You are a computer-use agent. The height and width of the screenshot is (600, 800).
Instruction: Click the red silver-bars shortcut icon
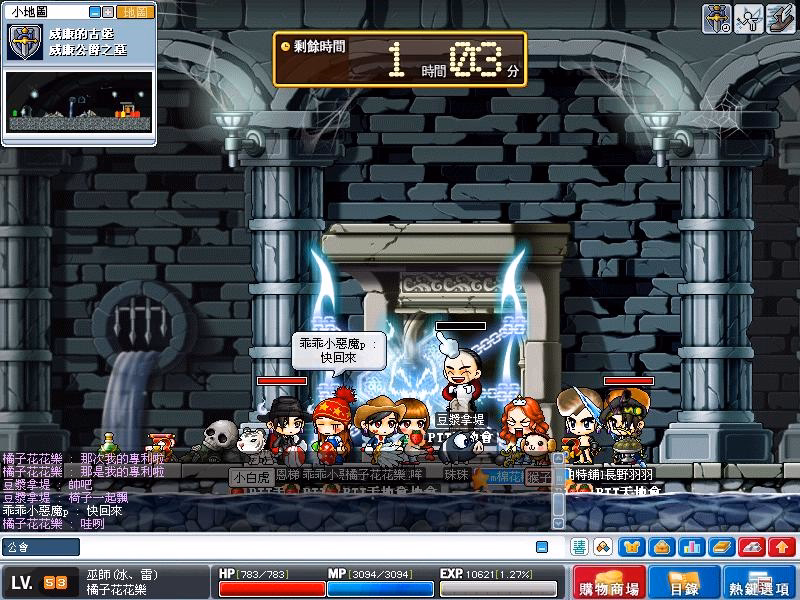751,547
